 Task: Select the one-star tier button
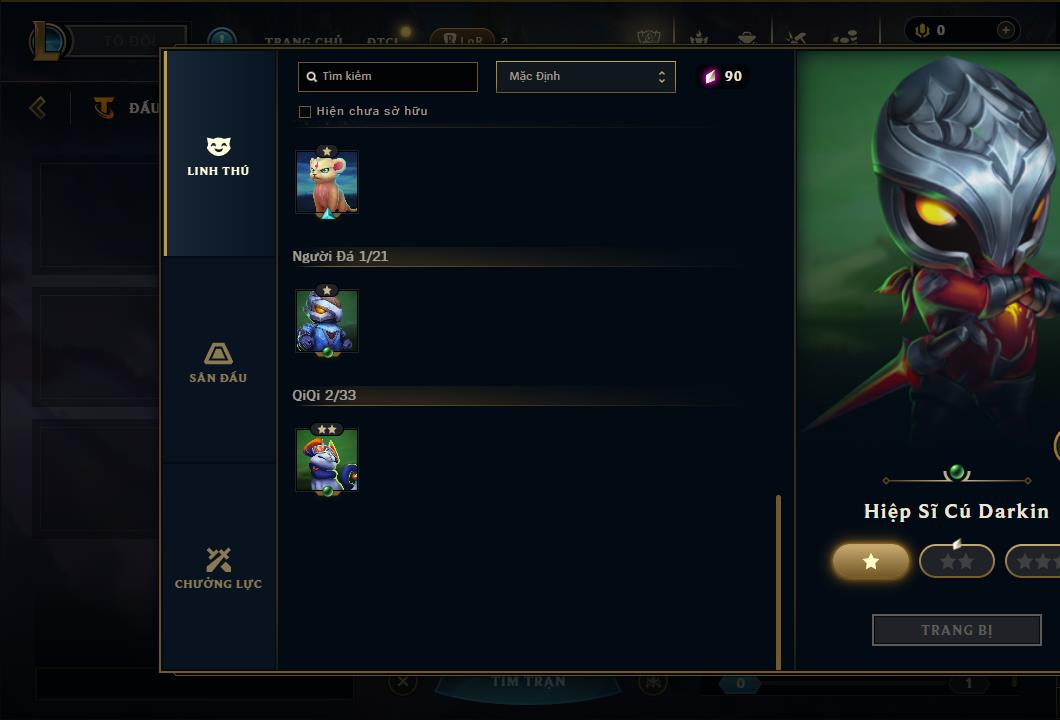click(871, 562)
